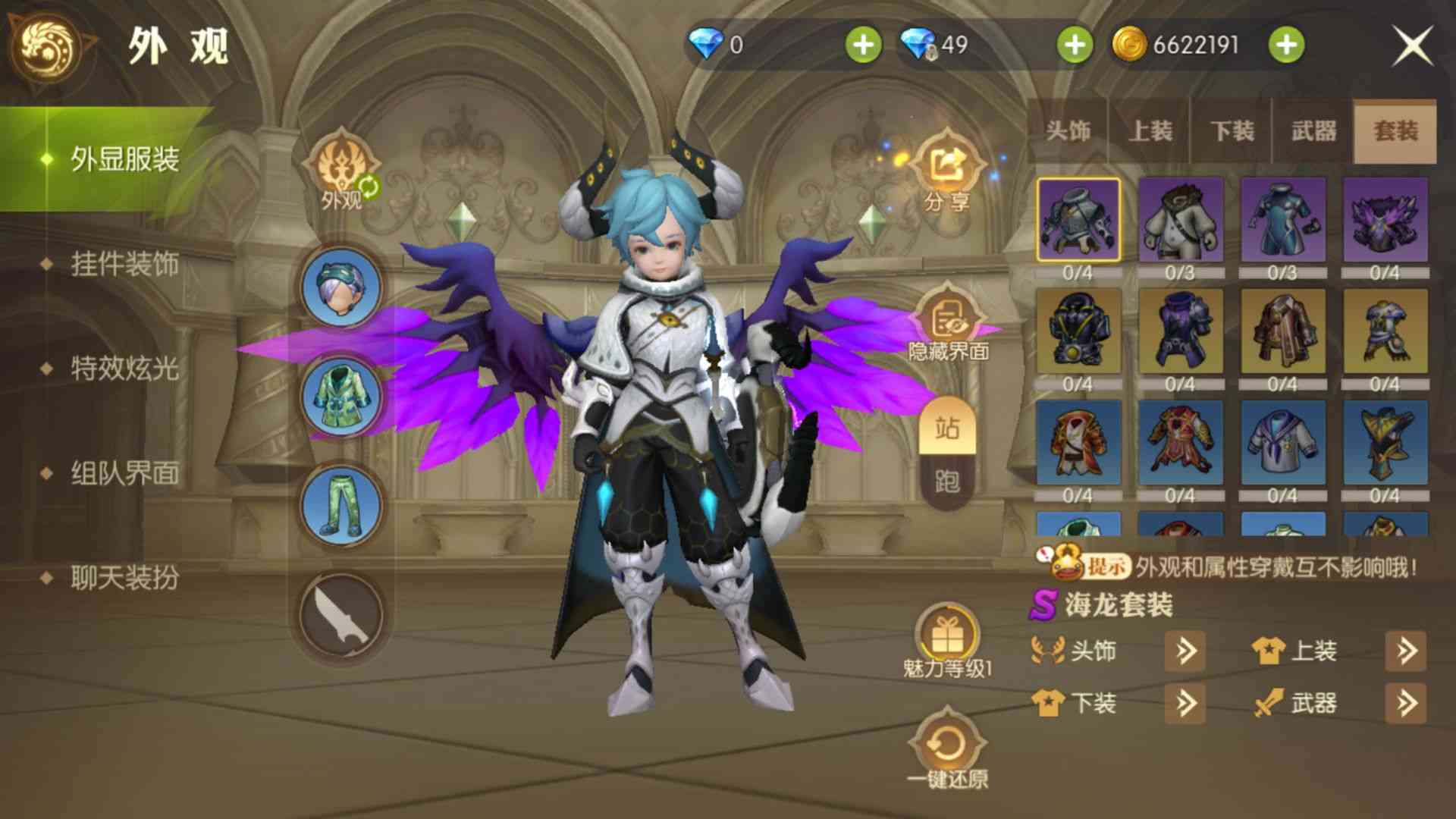
Task: Open the 挂件装饰 menu entry
Action: [x=124, y=264]
